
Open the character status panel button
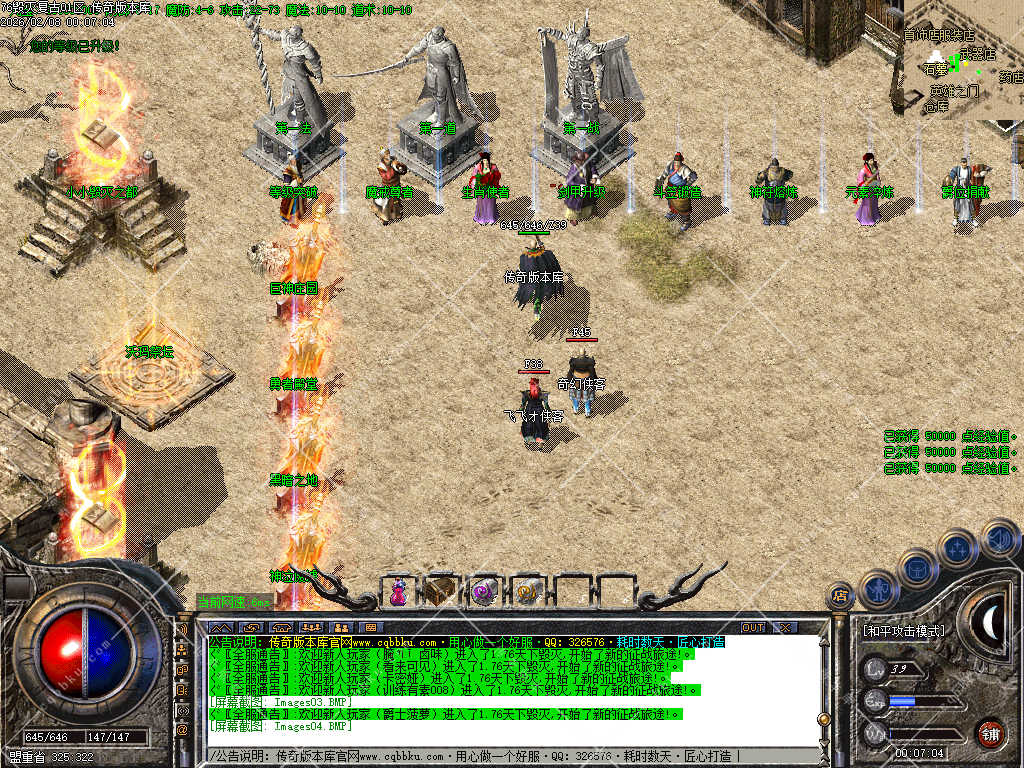tap(878, 589)
